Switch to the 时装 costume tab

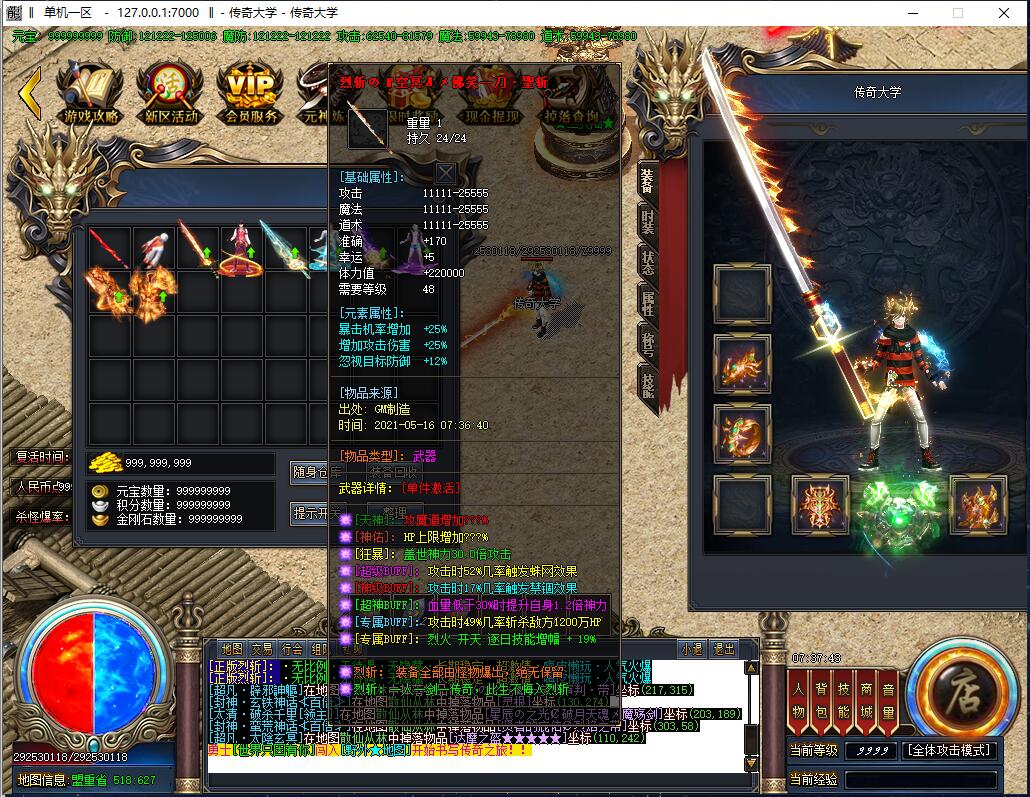pyautogui.click(x=648, y=220)
